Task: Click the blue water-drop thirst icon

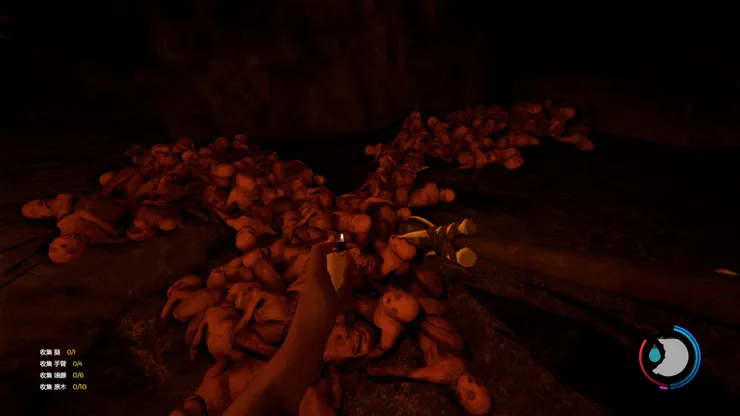Action: click(654, 355)
